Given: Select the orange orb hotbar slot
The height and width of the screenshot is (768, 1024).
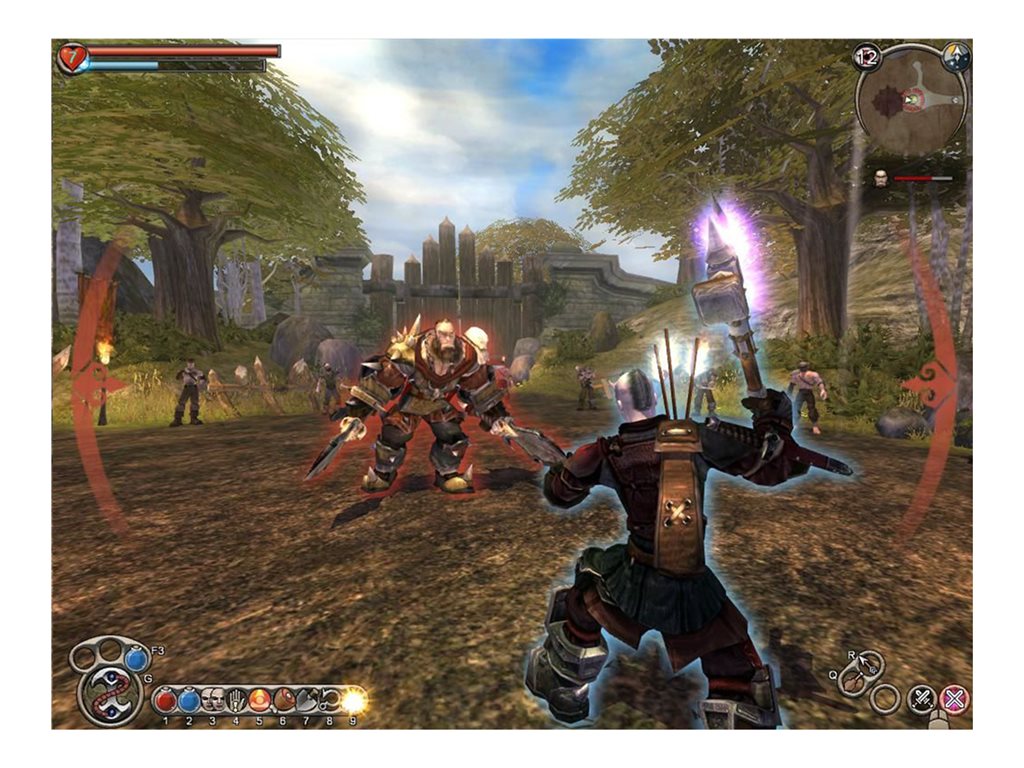Looking at the screenshot, I should (x=259, y=700).
